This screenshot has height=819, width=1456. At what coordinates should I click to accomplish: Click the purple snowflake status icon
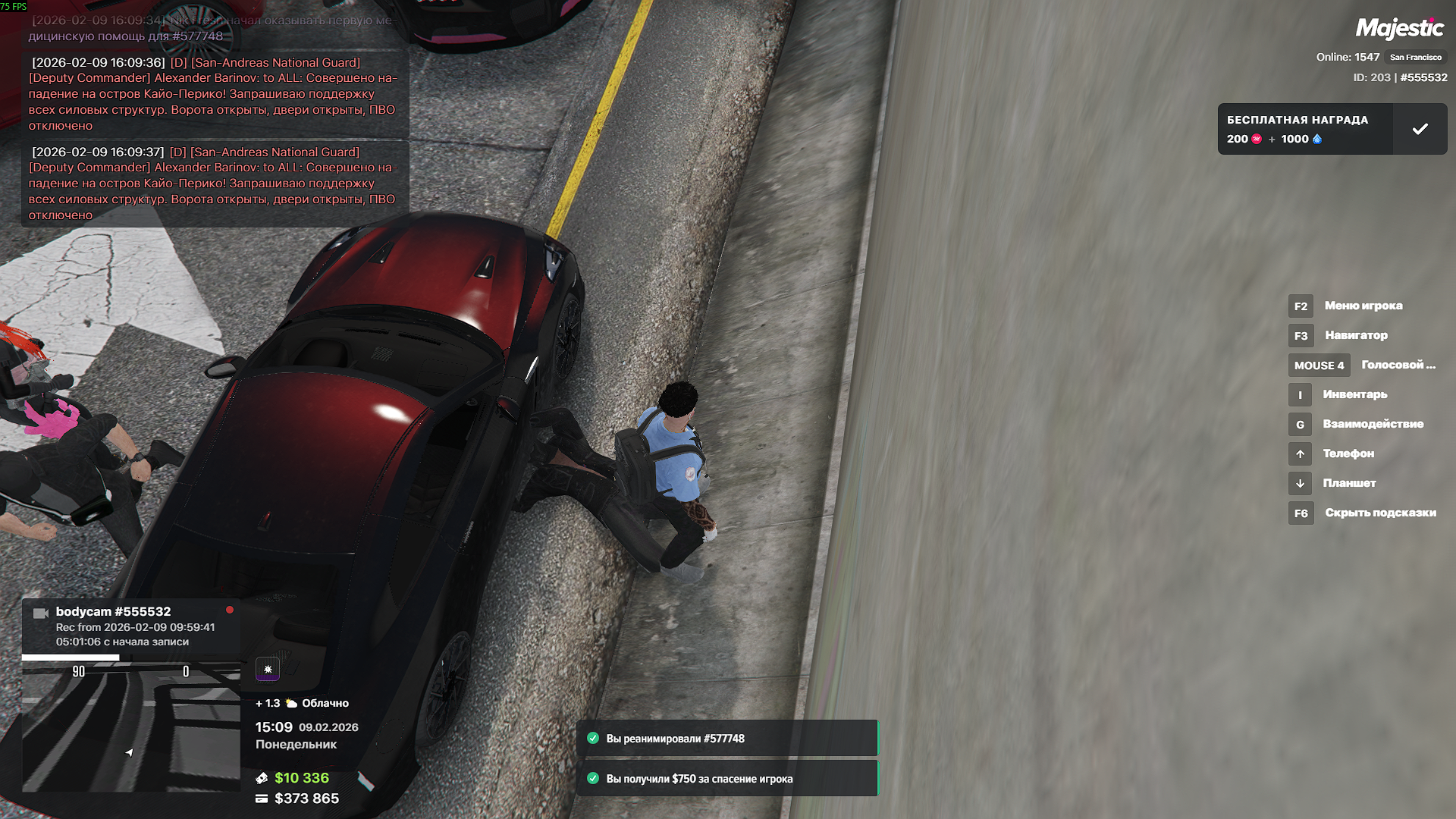tap(268, 669)
